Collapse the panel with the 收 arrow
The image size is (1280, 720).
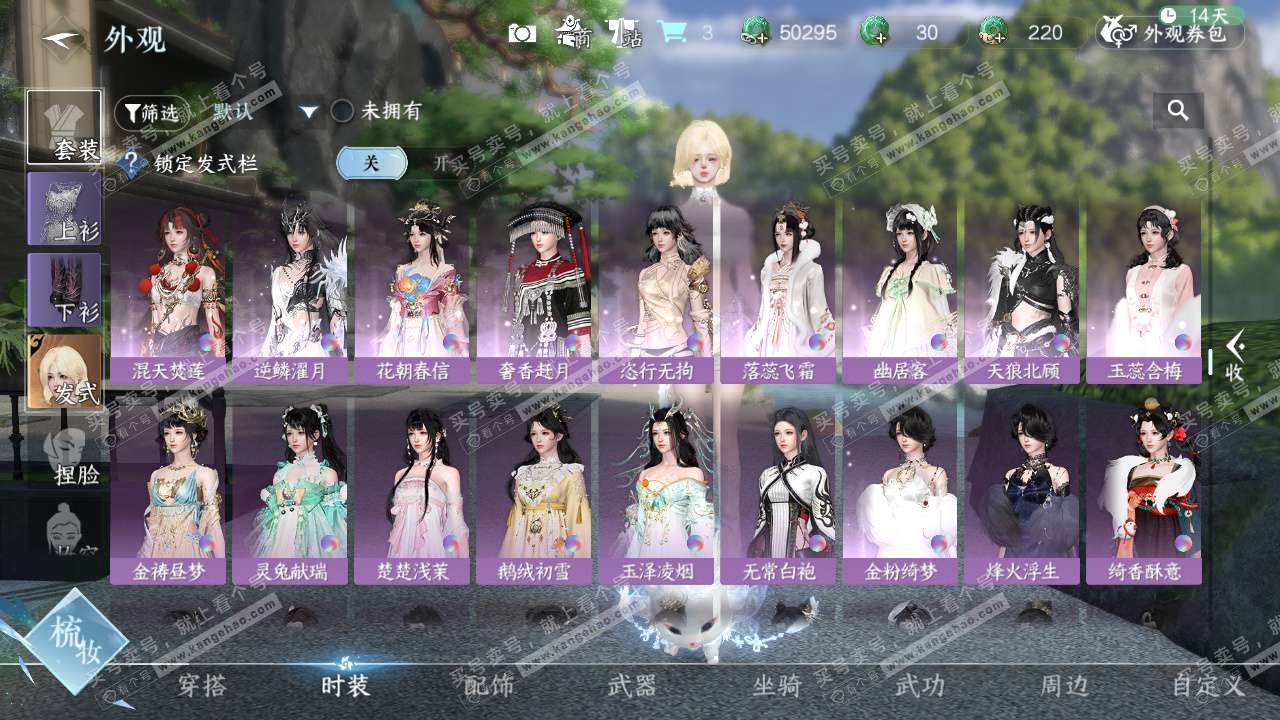click(x=1234, y=356)
